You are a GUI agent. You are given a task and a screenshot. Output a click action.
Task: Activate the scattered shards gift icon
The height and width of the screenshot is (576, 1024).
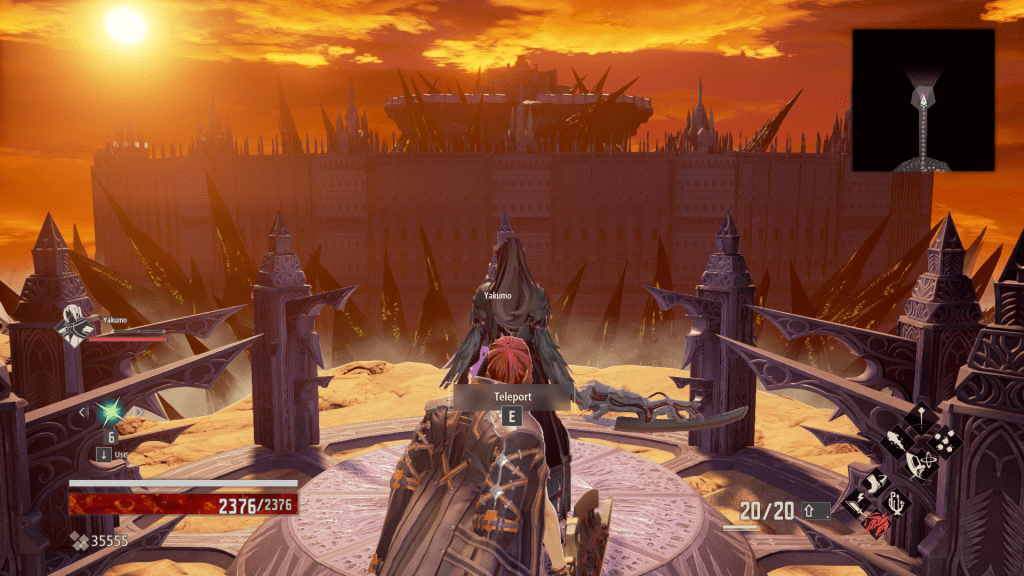(945, 443)
